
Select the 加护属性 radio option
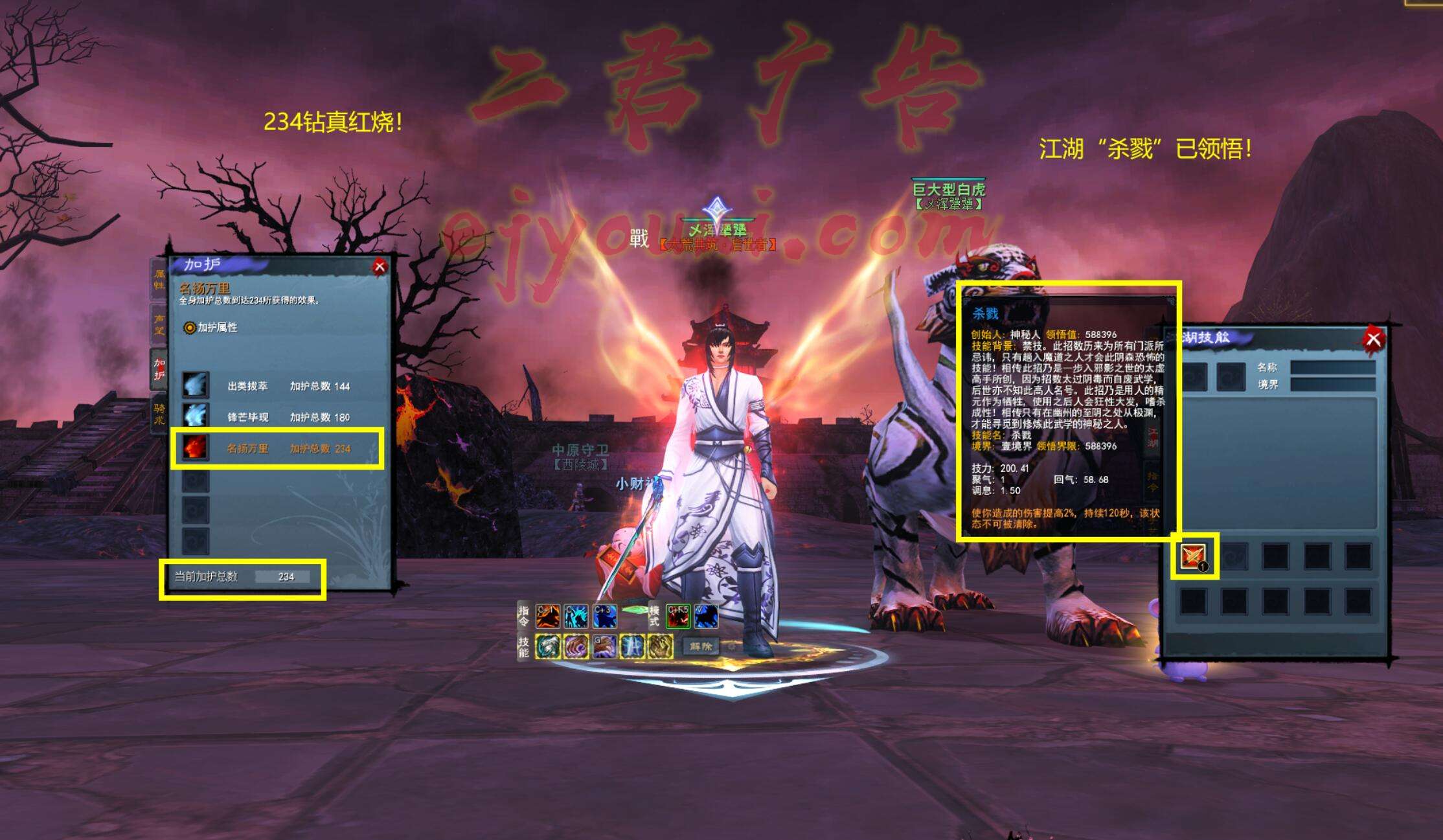coord(190,328)
